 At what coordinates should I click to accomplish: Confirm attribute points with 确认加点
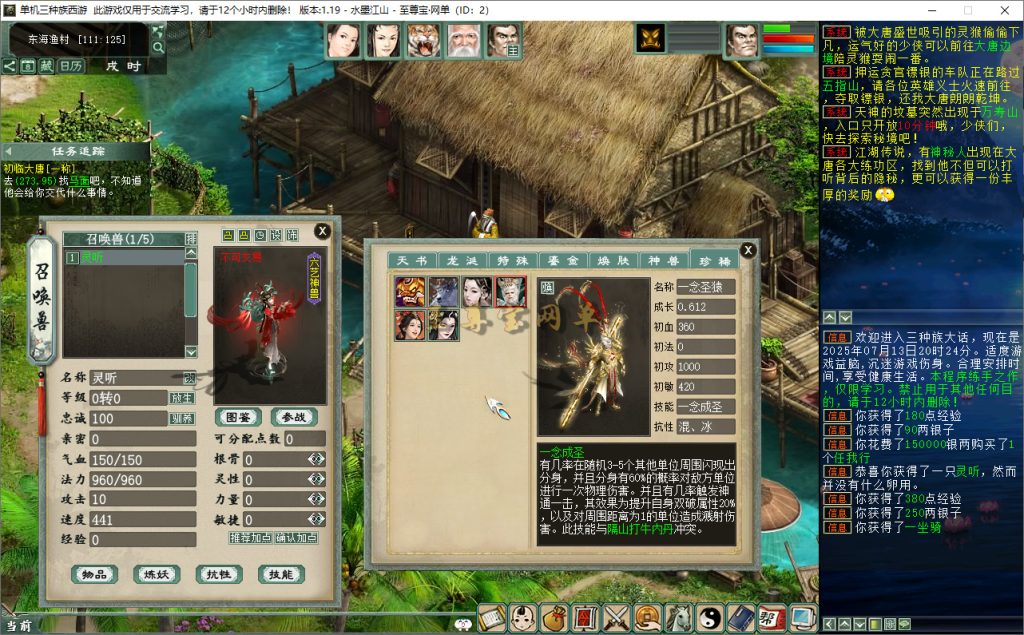pos(297,538)
